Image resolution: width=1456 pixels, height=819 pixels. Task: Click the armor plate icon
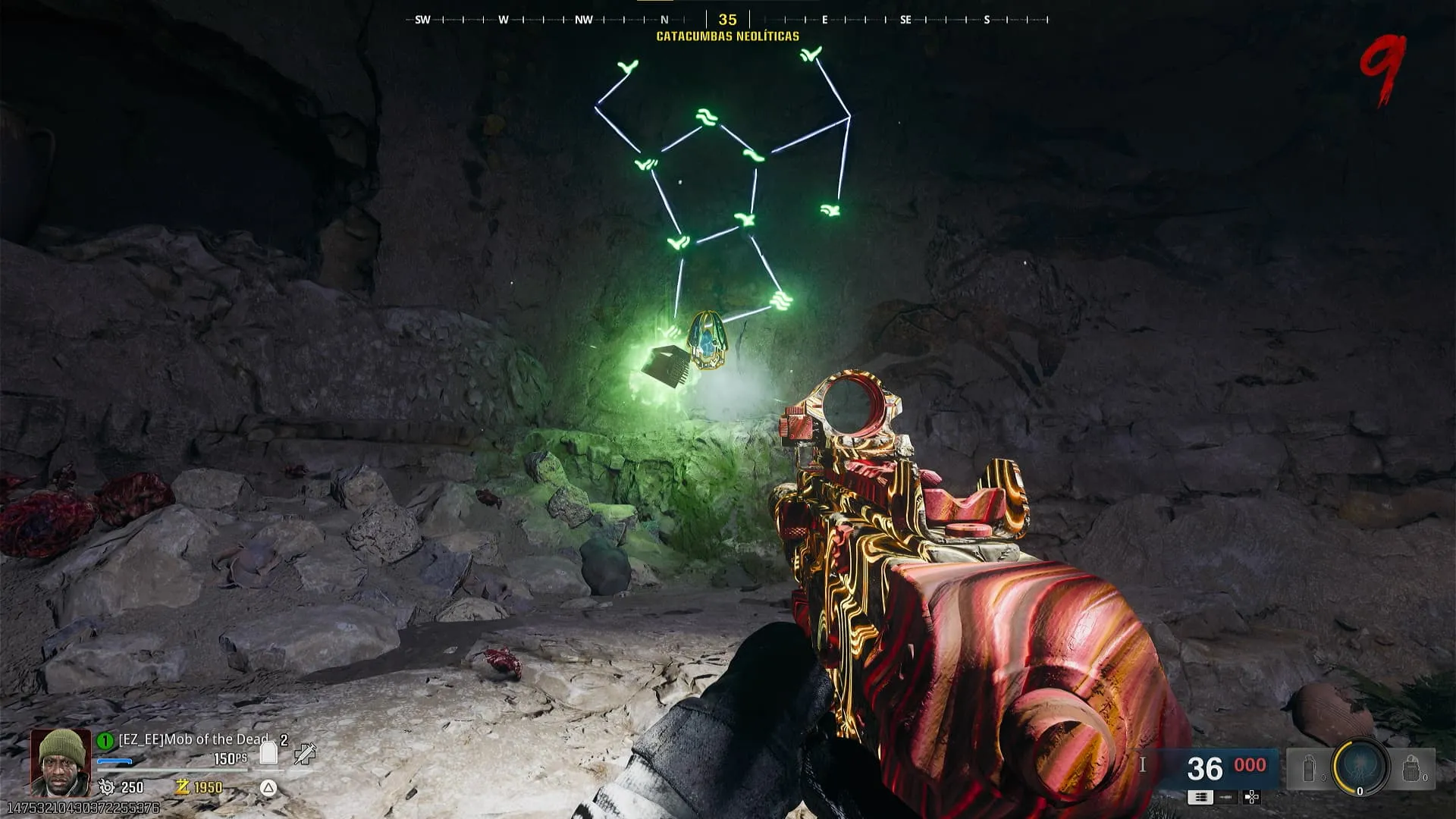[x=268, y=752]
